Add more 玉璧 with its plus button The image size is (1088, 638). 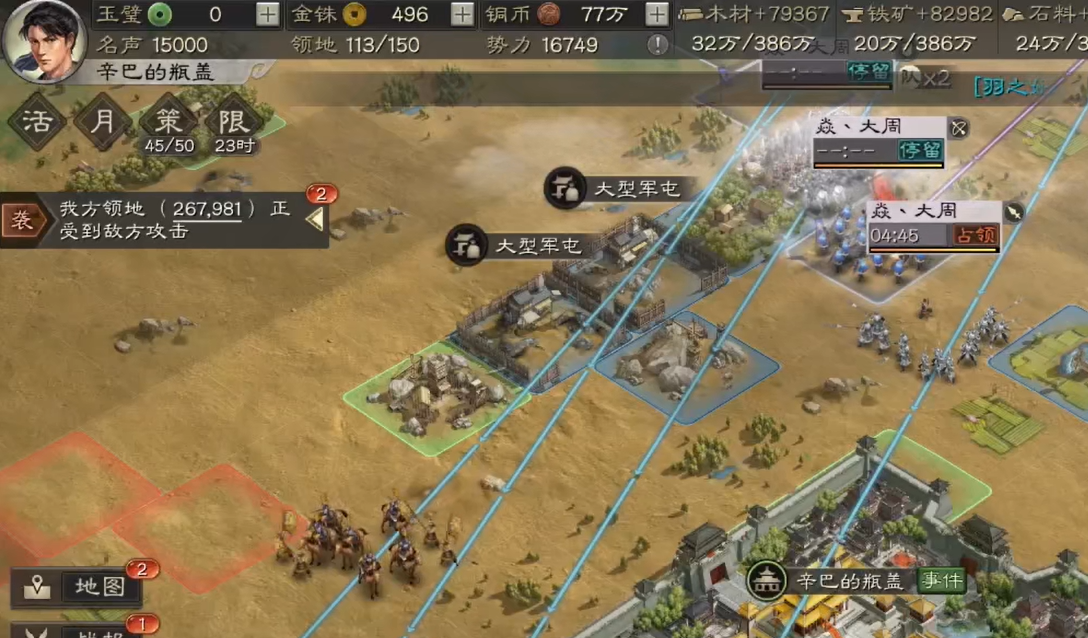[x=267, y=14]
